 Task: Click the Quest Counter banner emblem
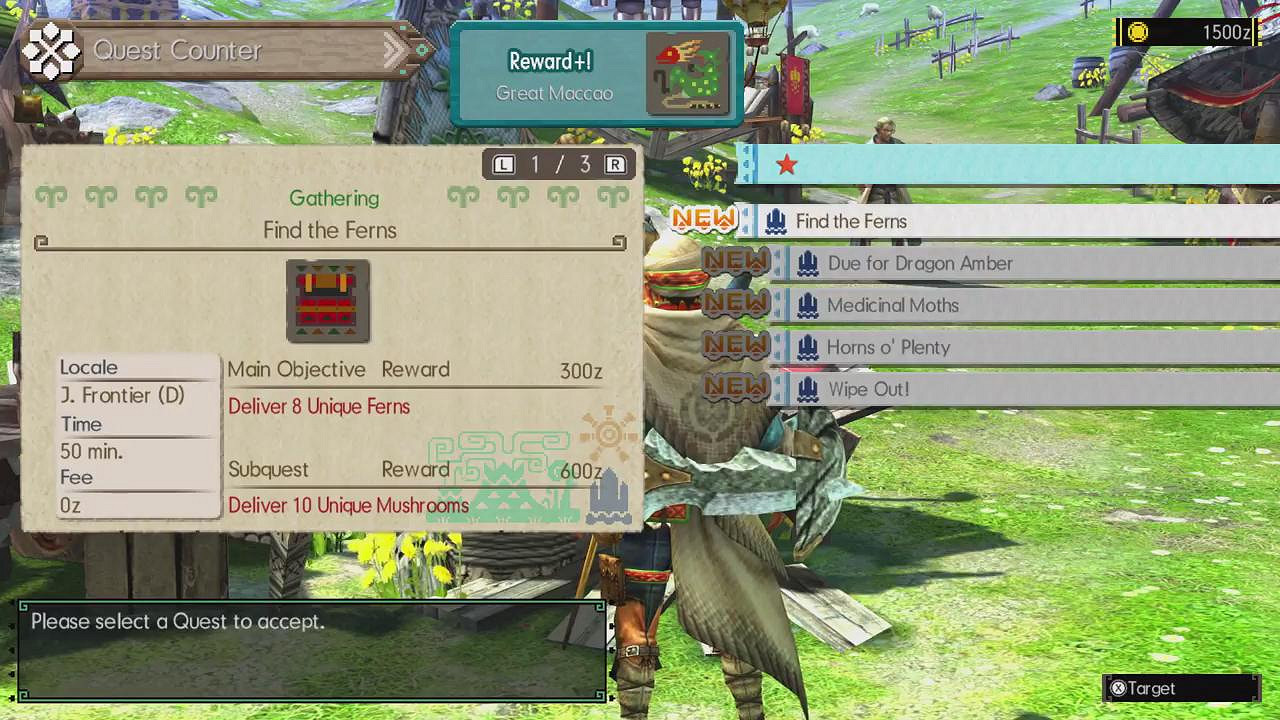(49, 48)
